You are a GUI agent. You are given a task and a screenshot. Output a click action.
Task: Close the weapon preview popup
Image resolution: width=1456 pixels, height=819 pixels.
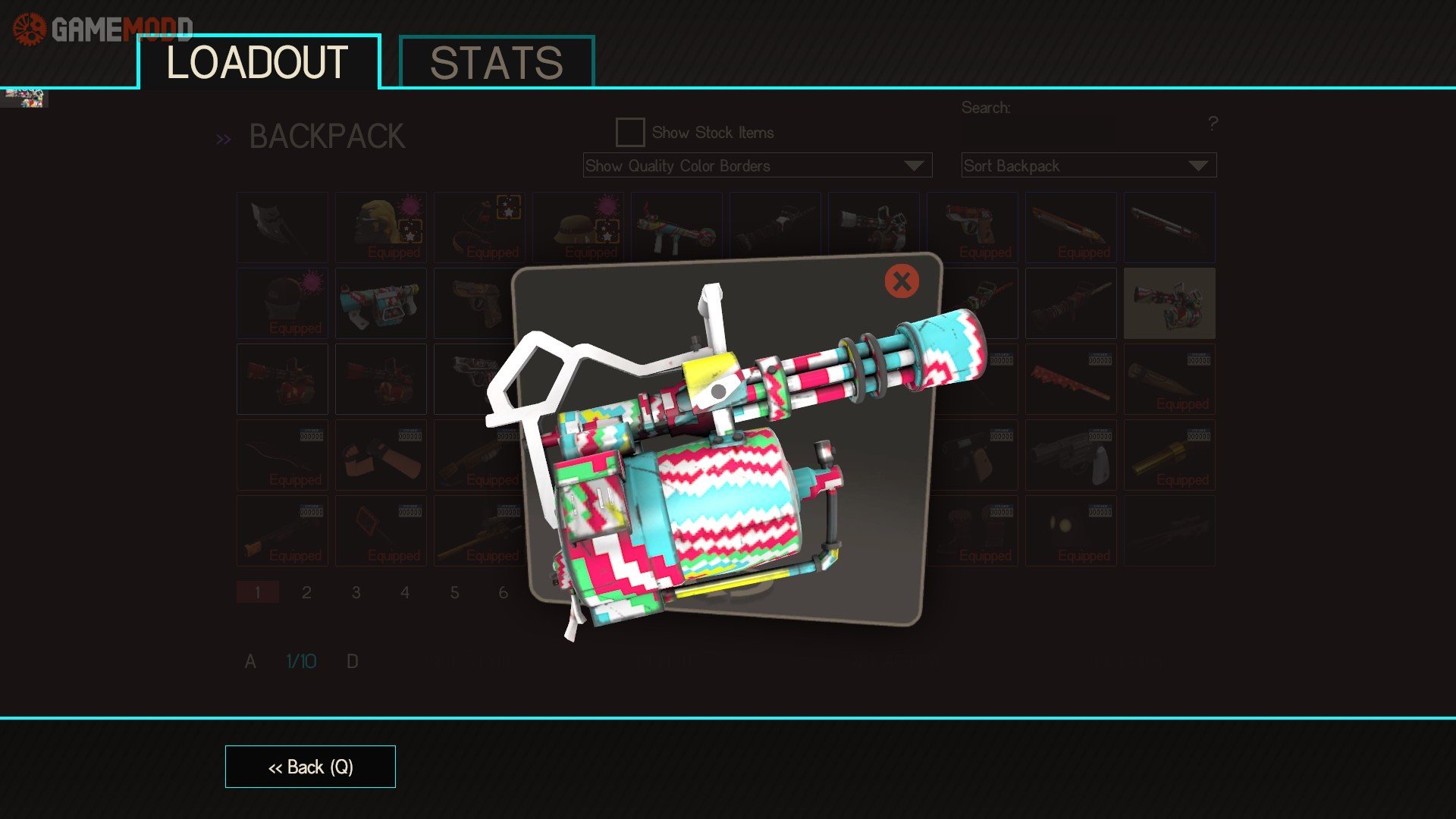[902, 281]
